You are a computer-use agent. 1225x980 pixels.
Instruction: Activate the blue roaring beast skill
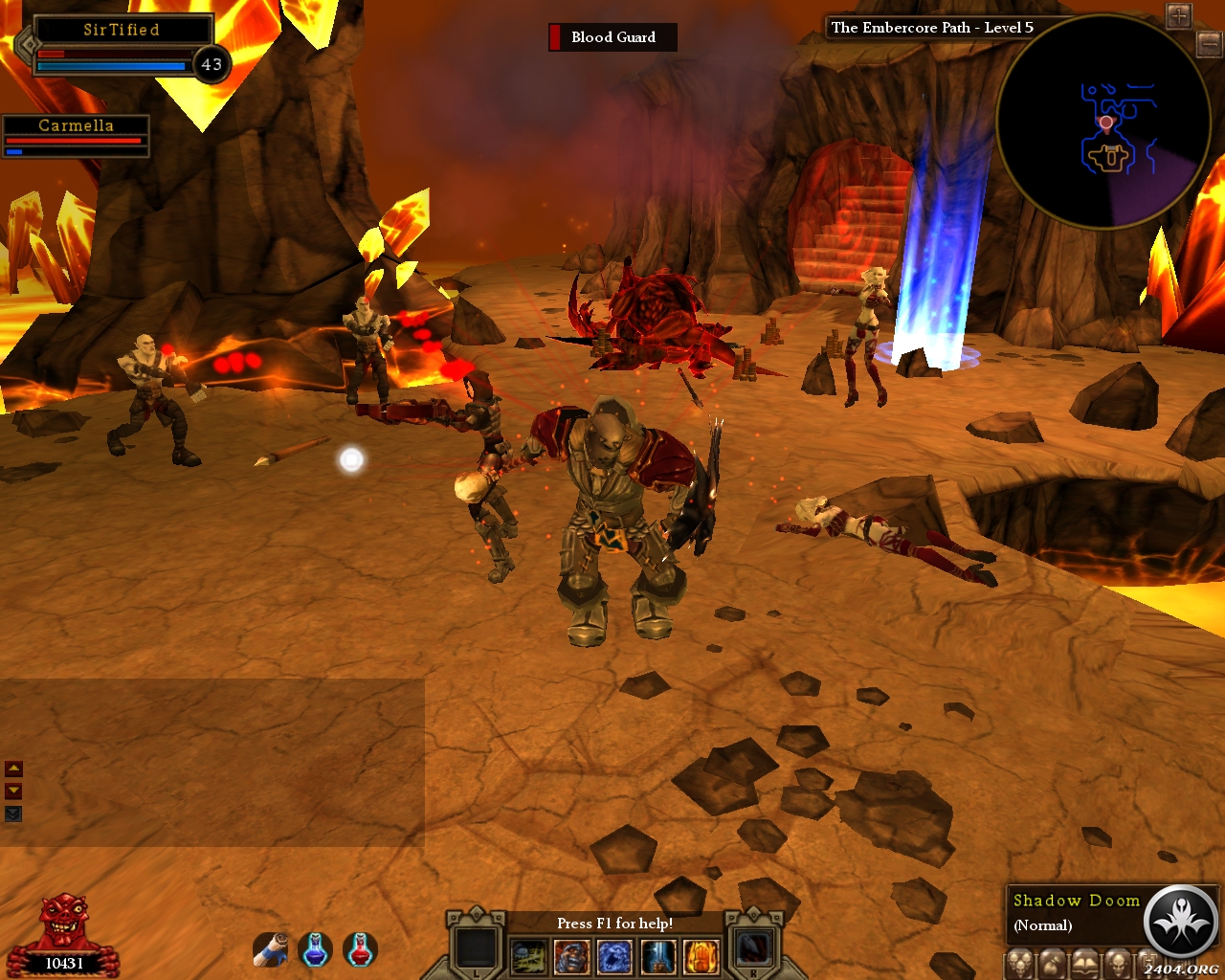pyautogui.click(x=614, y=956)
